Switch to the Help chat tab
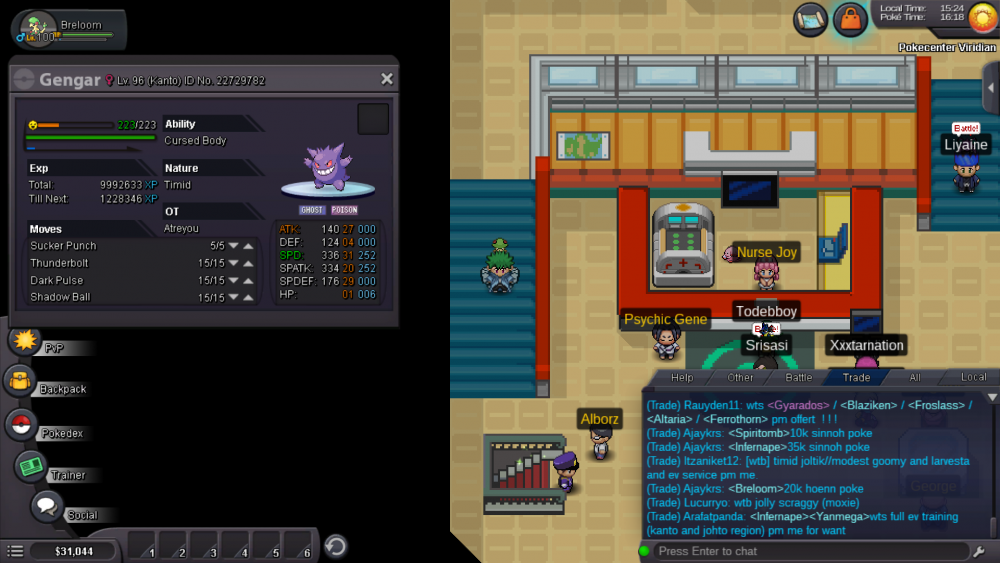The image size is (1000, 563). click(682, 378)
